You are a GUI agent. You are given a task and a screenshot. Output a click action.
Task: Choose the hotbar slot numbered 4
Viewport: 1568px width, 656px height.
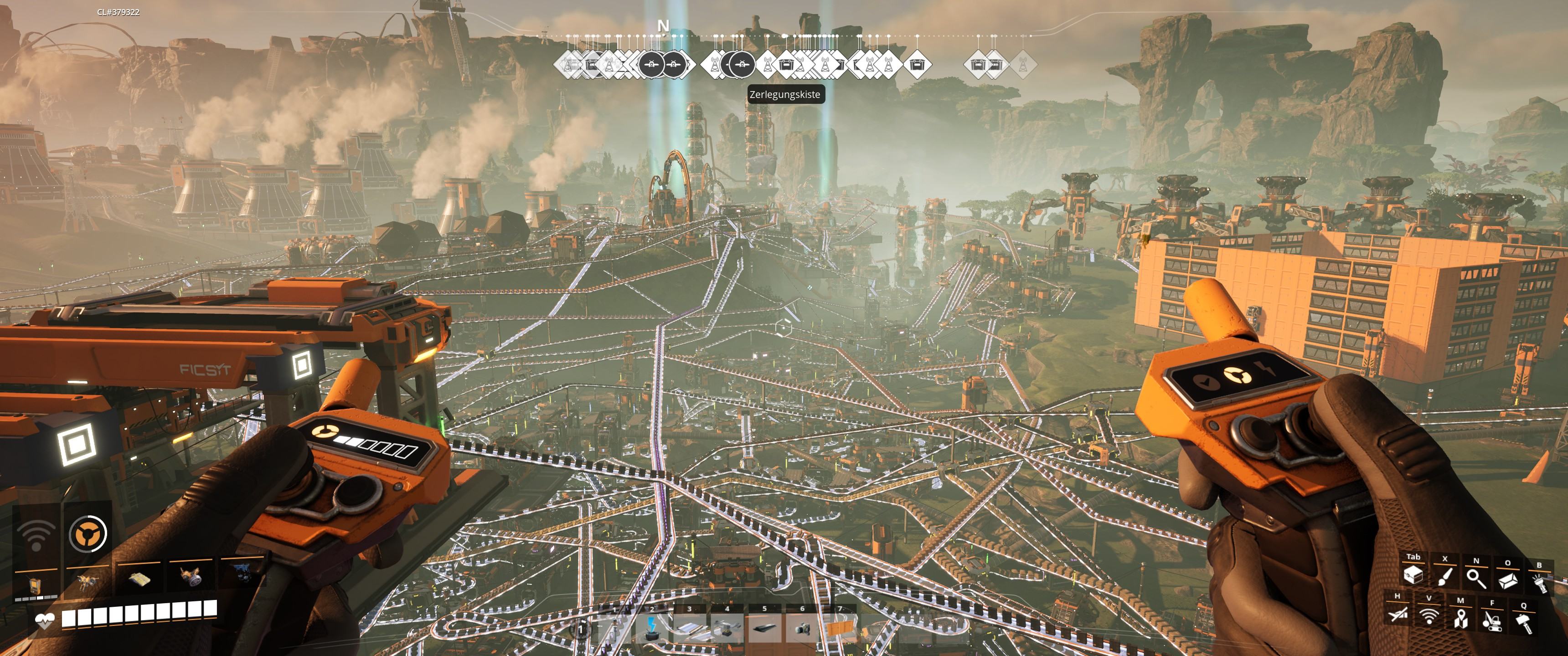[x=727, y=629]
